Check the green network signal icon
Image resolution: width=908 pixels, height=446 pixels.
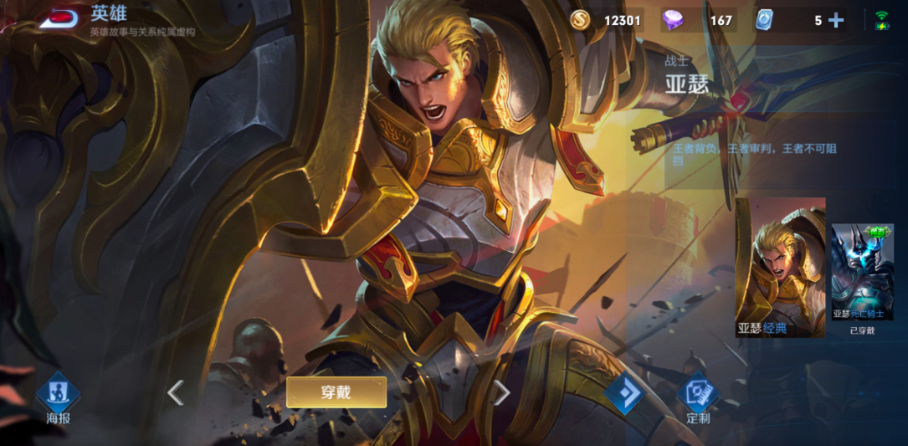[882, 20]
